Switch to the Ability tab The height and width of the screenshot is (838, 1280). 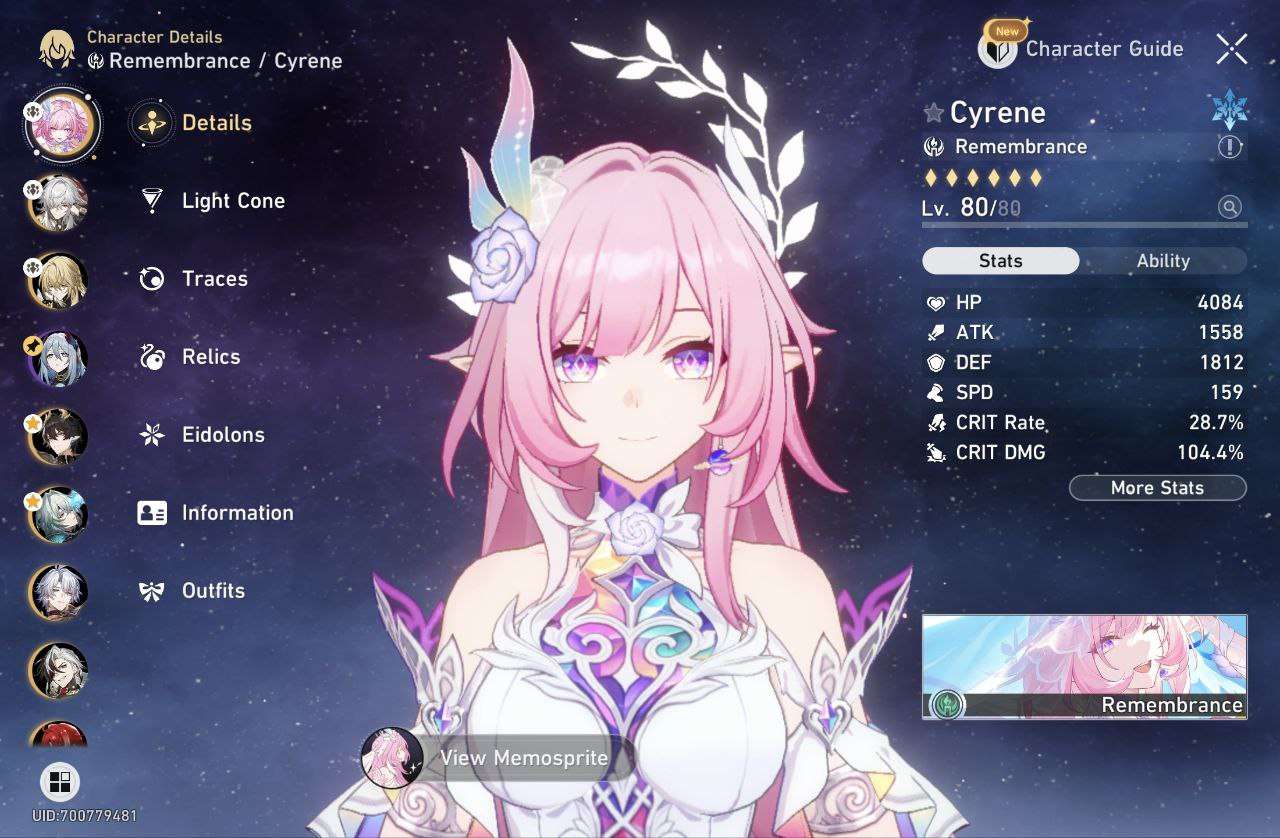coord(1163,261)
